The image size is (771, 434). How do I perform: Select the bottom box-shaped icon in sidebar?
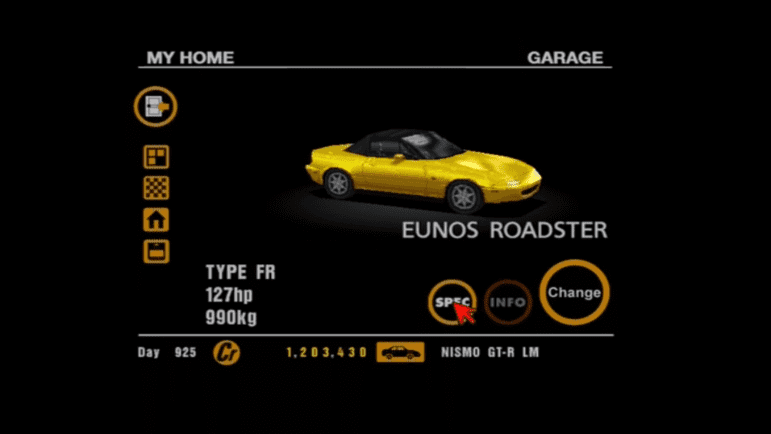pyautogui.click(x=156, y=251)
